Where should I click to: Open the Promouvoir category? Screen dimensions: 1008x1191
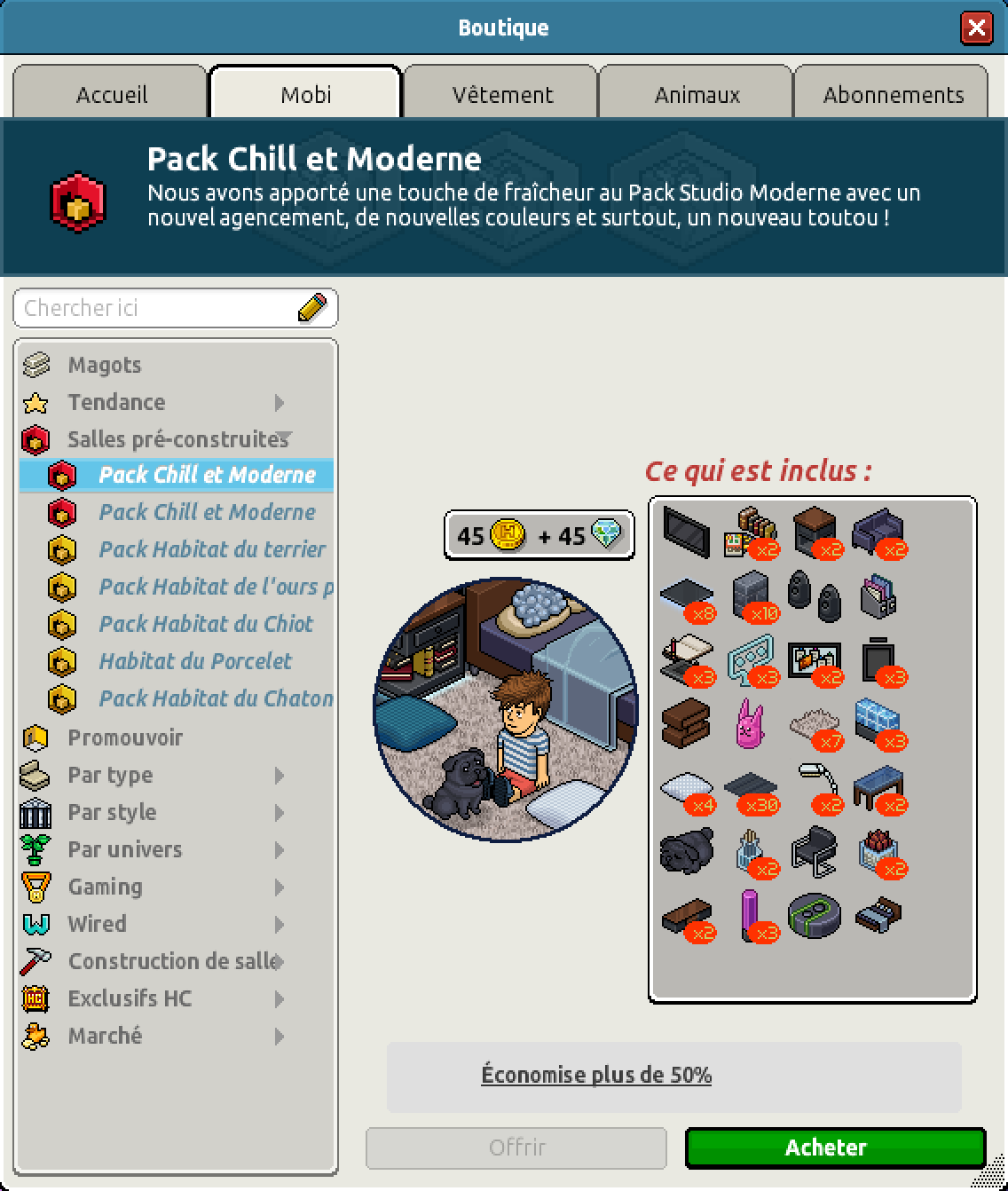[x=125, y=737]
